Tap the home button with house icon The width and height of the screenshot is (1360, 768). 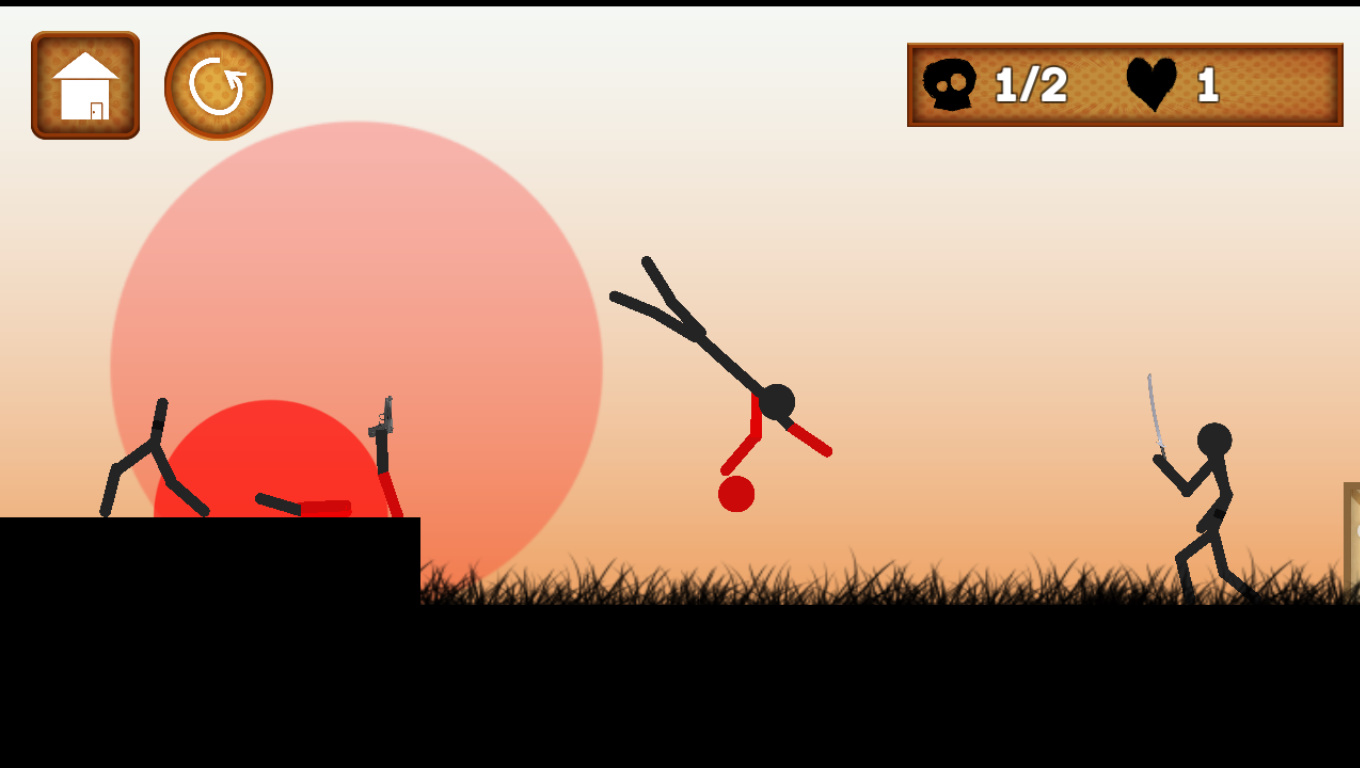[x=85, y=85]
